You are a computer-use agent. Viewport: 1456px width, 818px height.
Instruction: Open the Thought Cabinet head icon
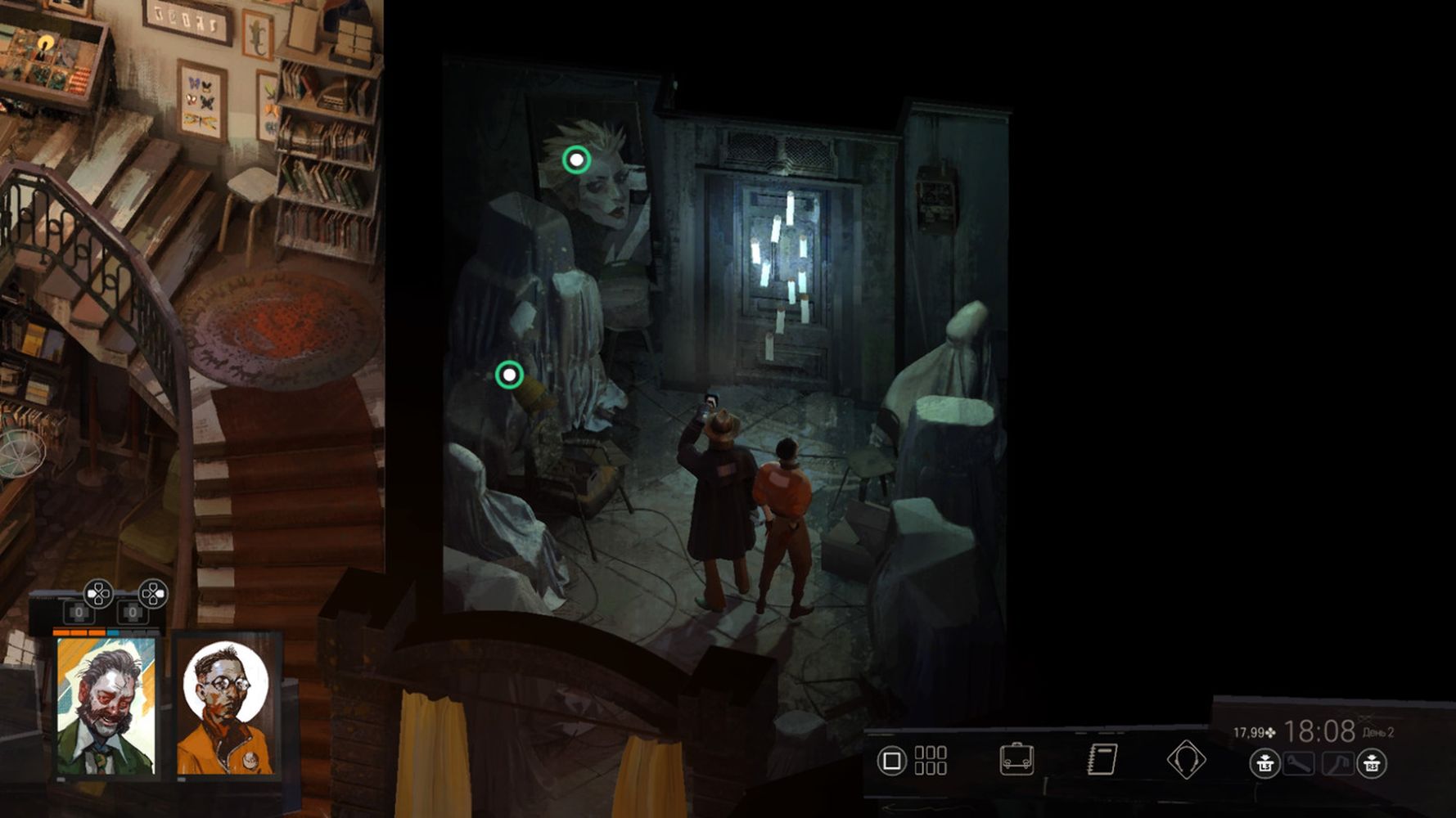point(1186,759)
